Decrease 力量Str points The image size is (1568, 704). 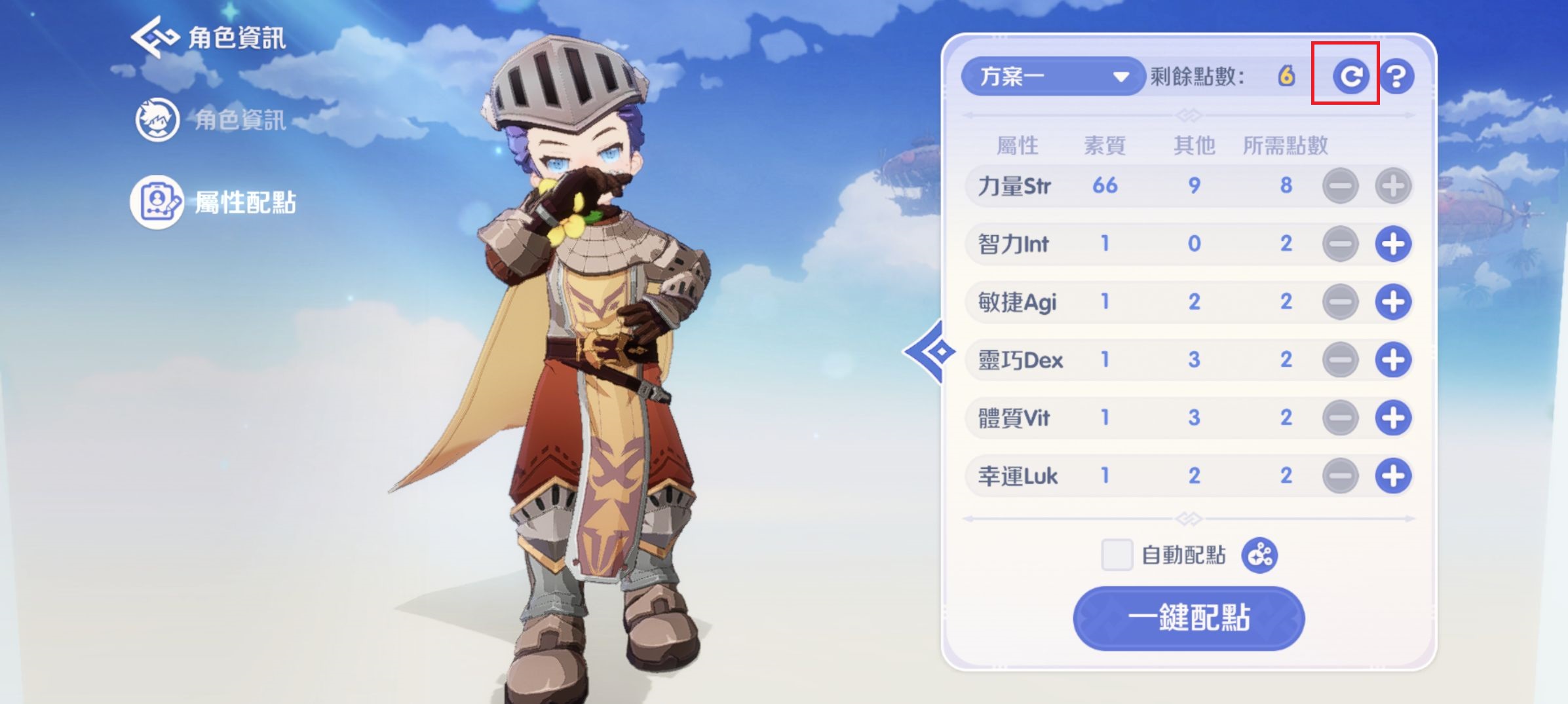pyautogui.click(x=1340, y=186)
